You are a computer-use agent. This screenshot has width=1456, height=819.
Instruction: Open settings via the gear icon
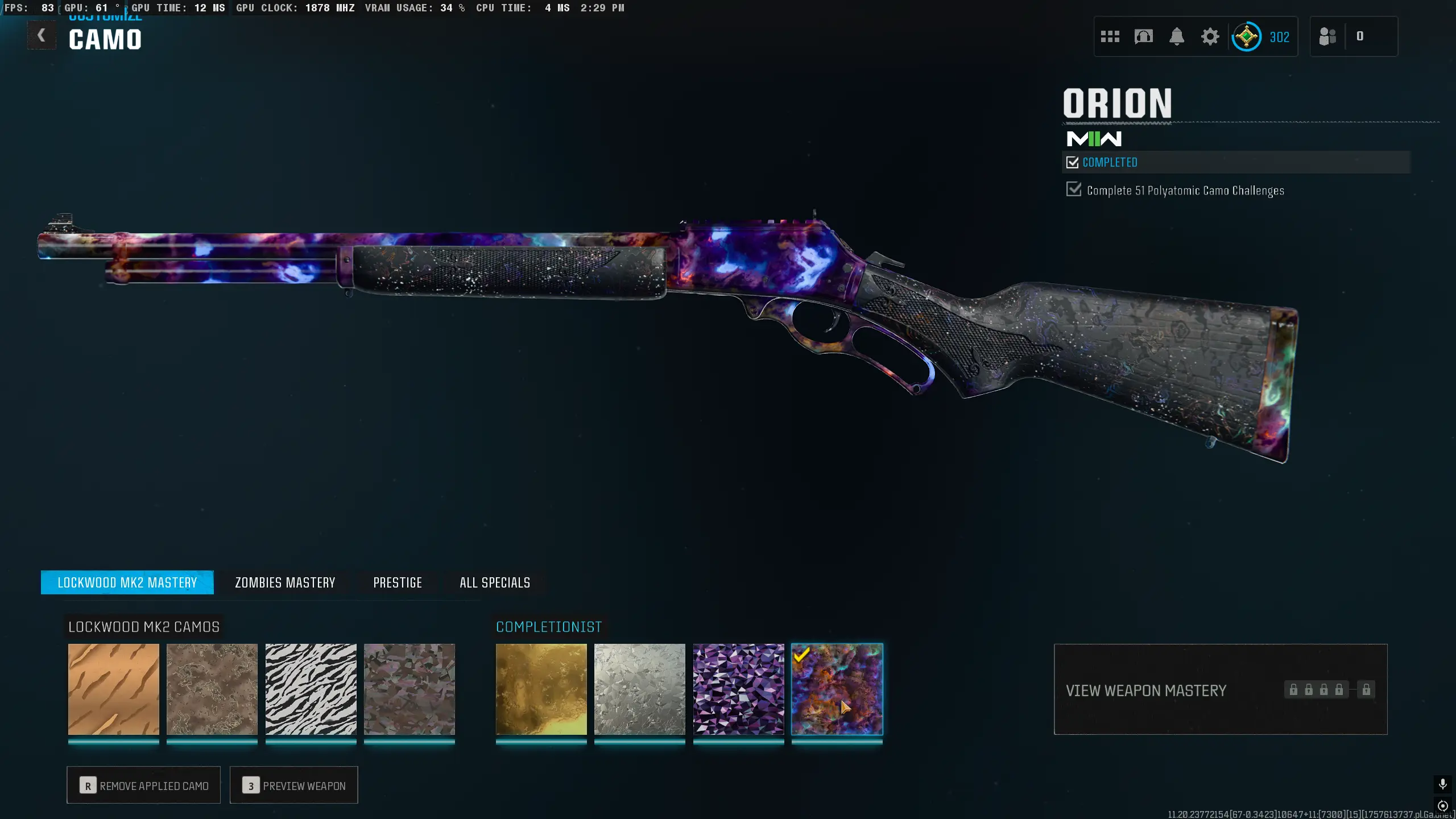[x=1210, y=37]
